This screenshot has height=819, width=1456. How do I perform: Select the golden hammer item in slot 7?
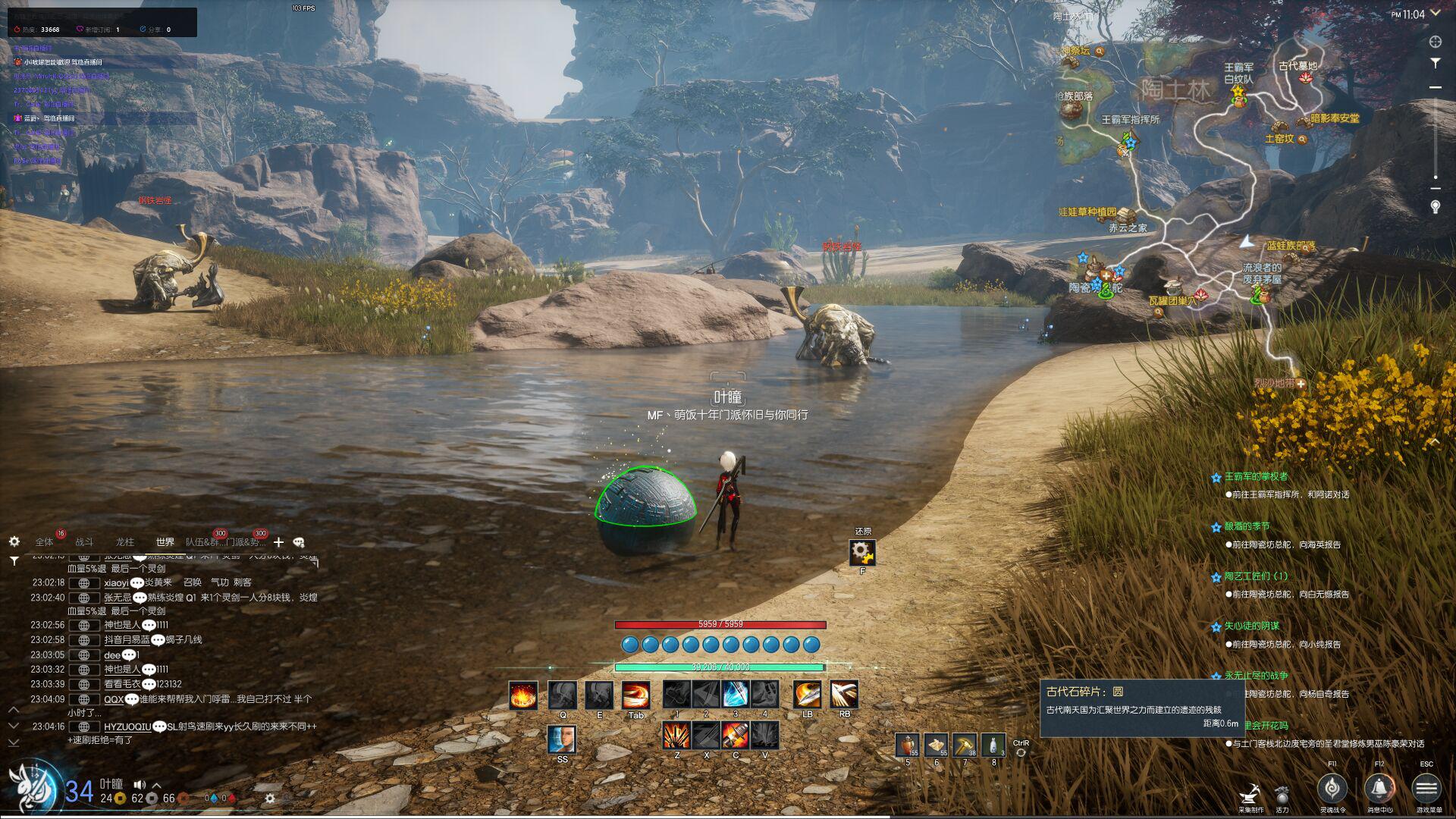(x=965, y=745)
